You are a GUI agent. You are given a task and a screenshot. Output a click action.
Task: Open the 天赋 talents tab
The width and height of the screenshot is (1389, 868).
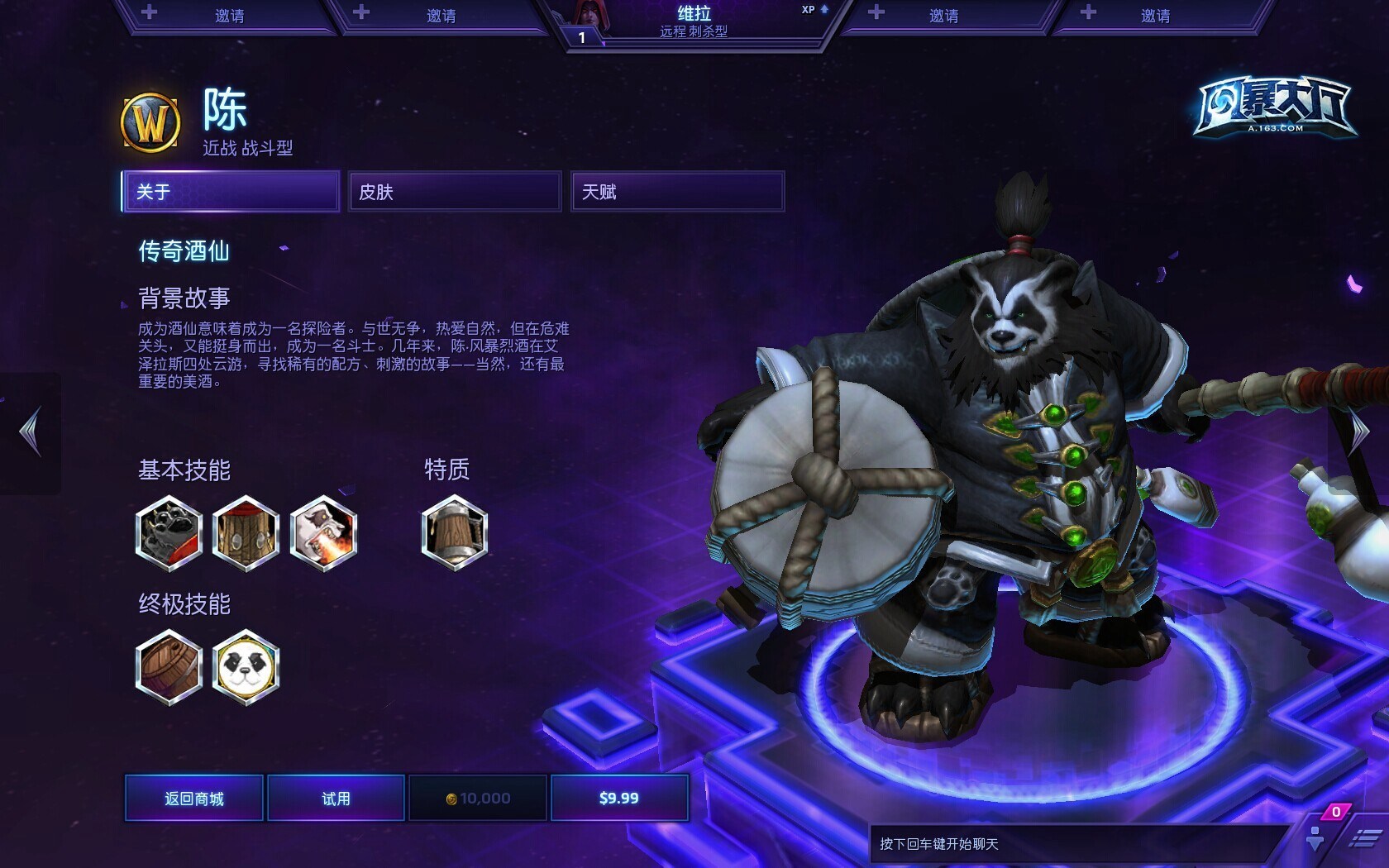[x=677, y=192]
